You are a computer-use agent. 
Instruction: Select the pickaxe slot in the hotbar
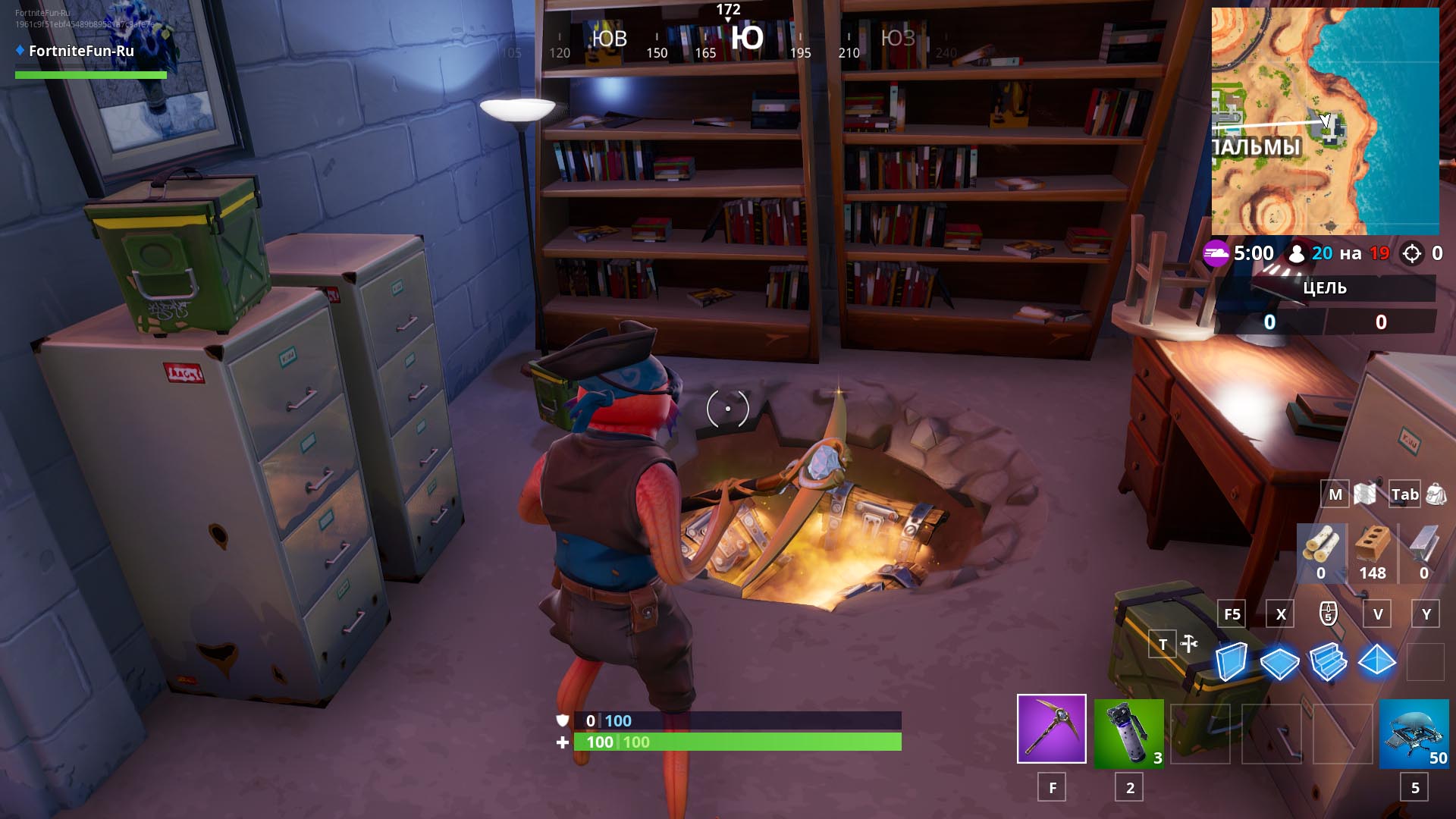coord(1051,729)
